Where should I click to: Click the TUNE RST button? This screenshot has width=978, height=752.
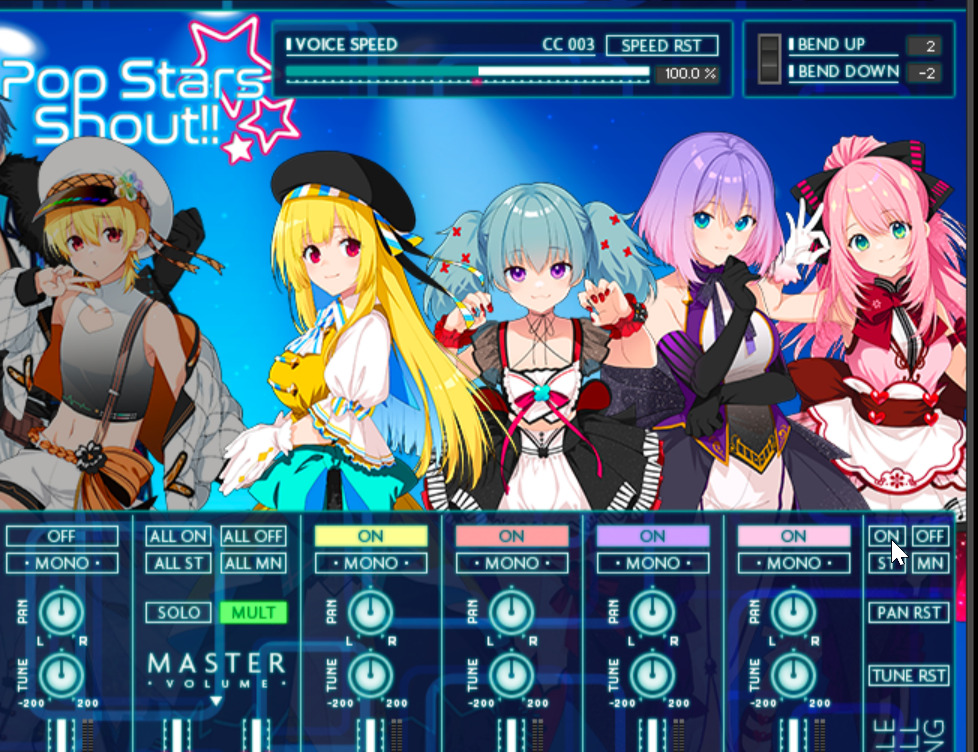[908, 675]
